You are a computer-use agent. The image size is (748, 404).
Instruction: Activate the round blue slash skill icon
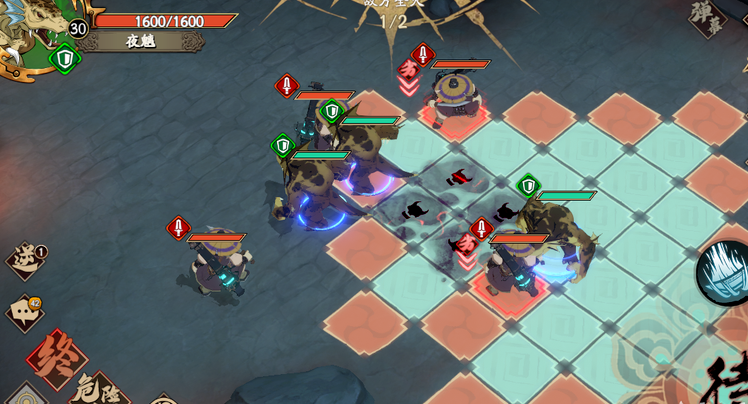pyautogui.click(x=723, y=271)
